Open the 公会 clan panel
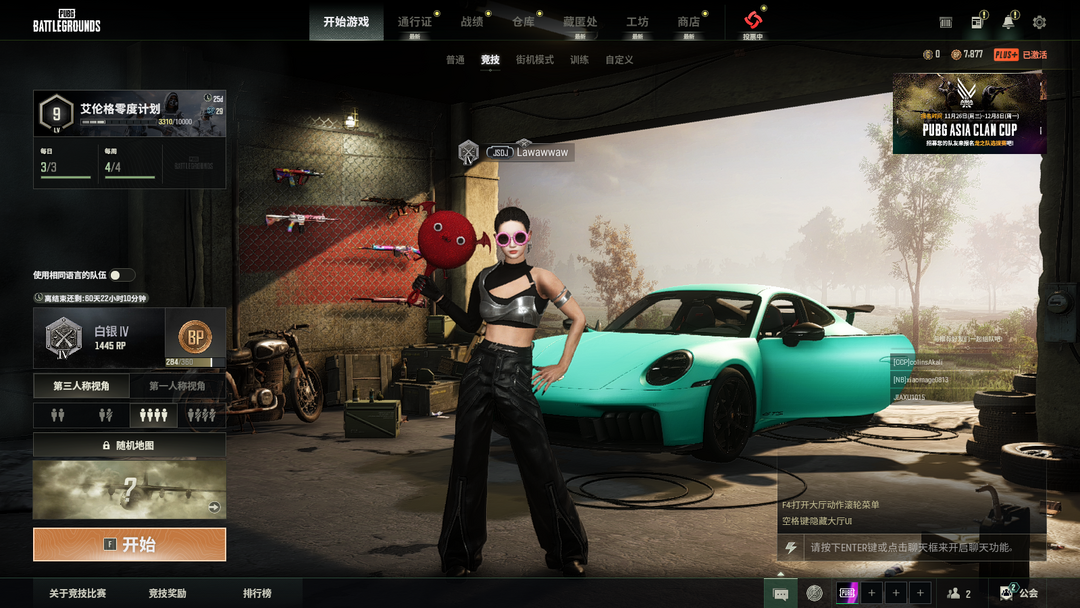 pos(1019,594)
